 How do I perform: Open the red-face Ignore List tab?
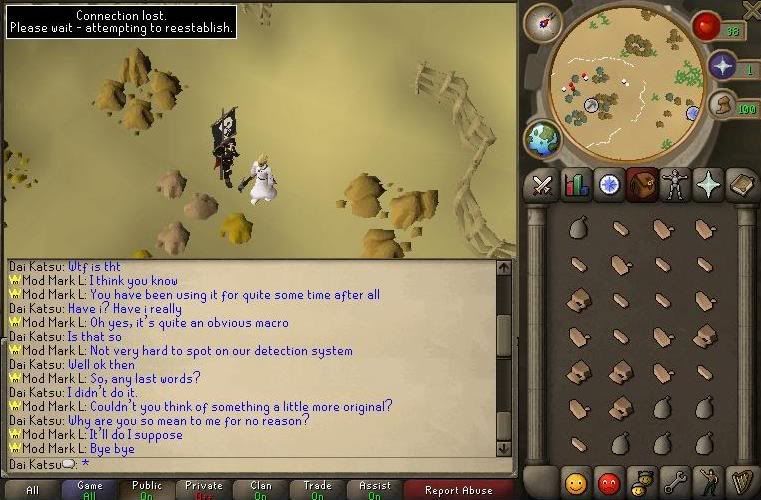[x=608, y=483]
